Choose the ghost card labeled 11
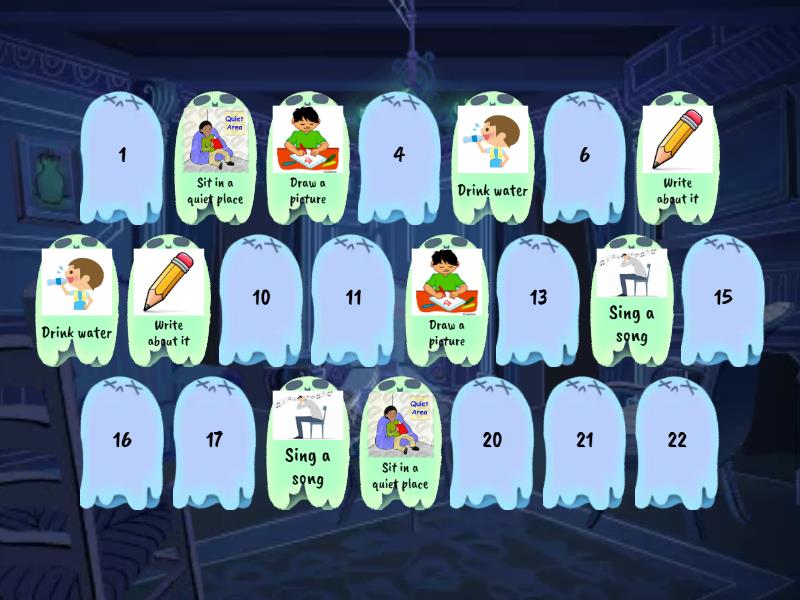 pos(353,298)
